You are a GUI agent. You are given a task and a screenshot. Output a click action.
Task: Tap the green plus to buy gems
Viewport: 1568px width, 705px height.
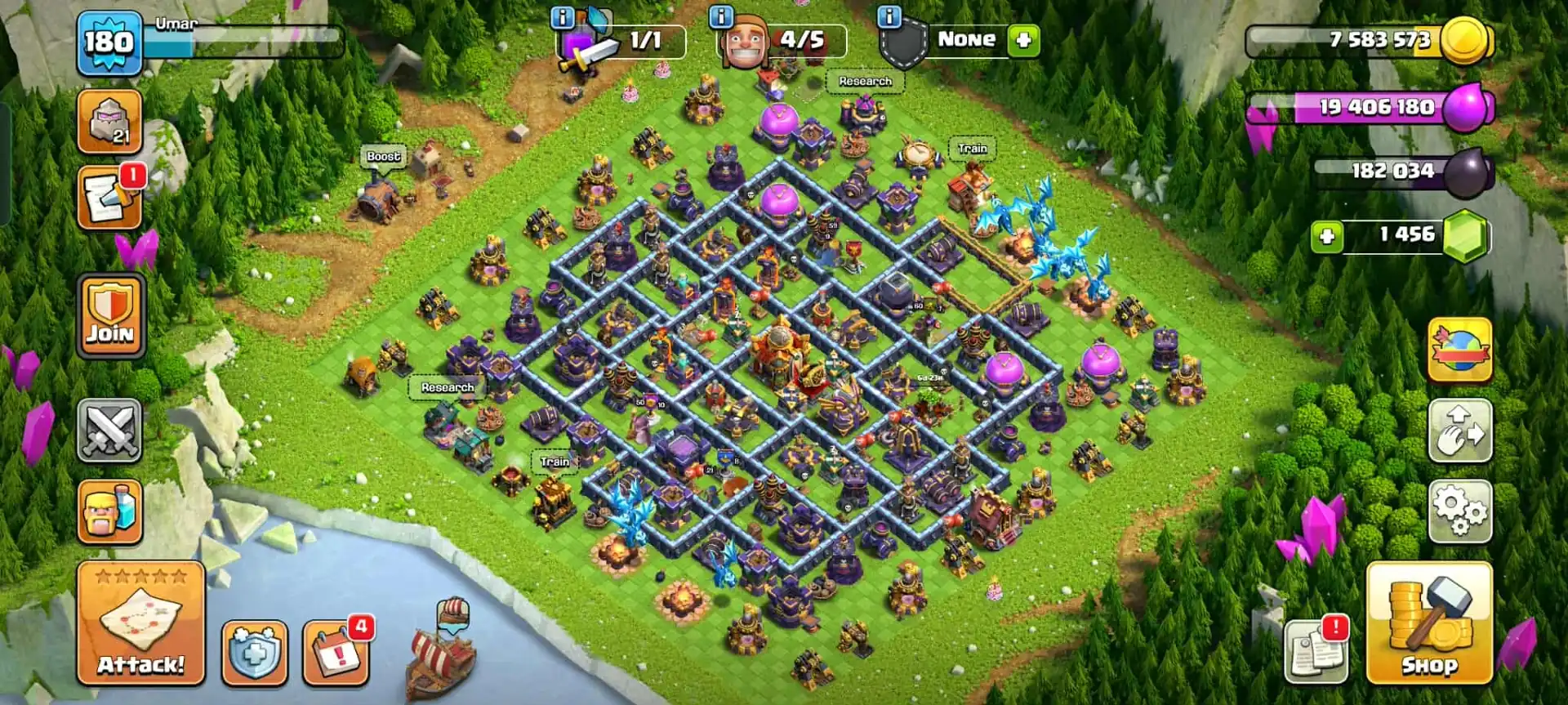pyautogui.click(x=1327, y=235)
